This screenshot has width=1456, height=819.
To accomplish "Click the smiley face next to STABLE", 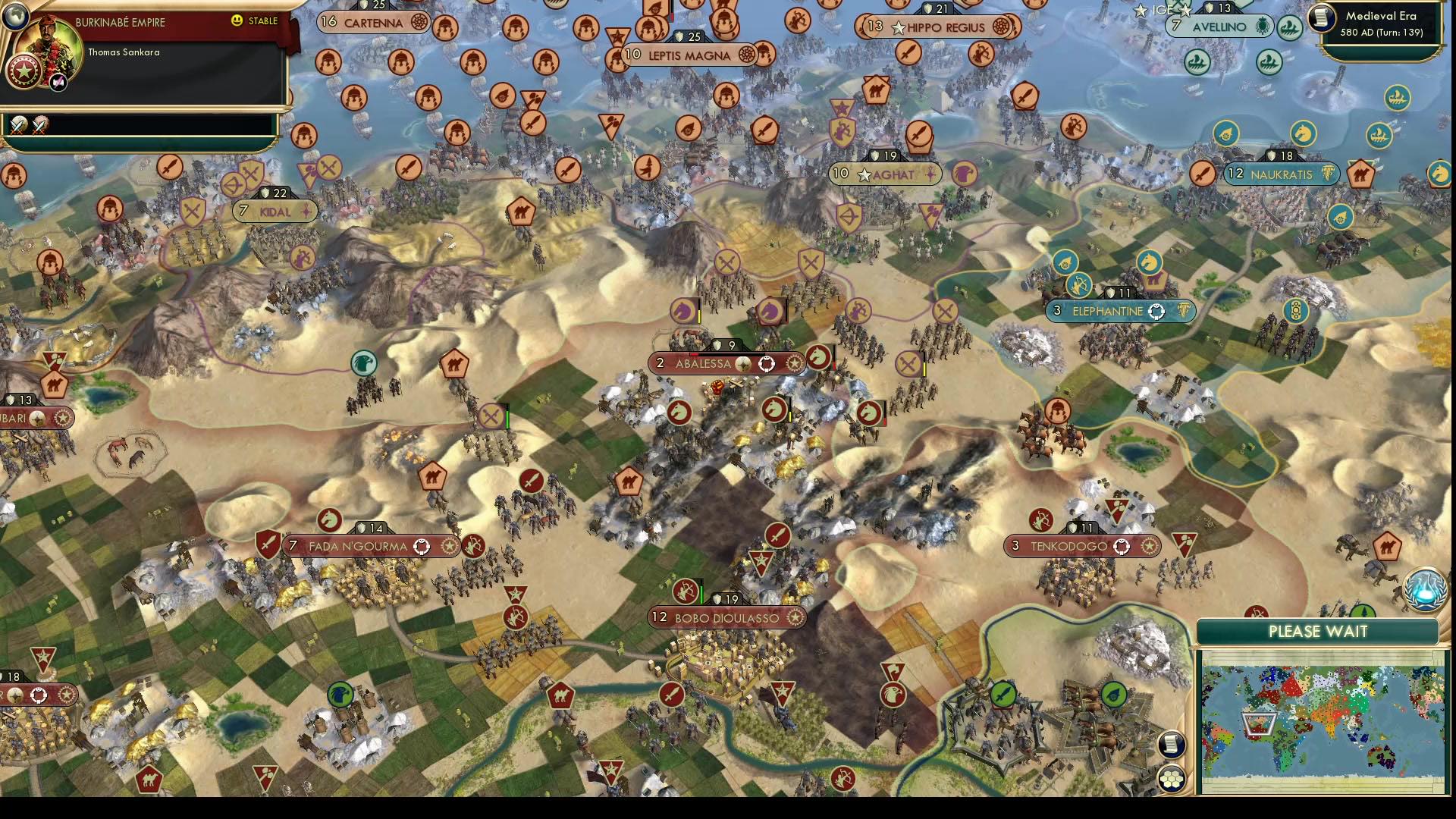I will 236,20.
